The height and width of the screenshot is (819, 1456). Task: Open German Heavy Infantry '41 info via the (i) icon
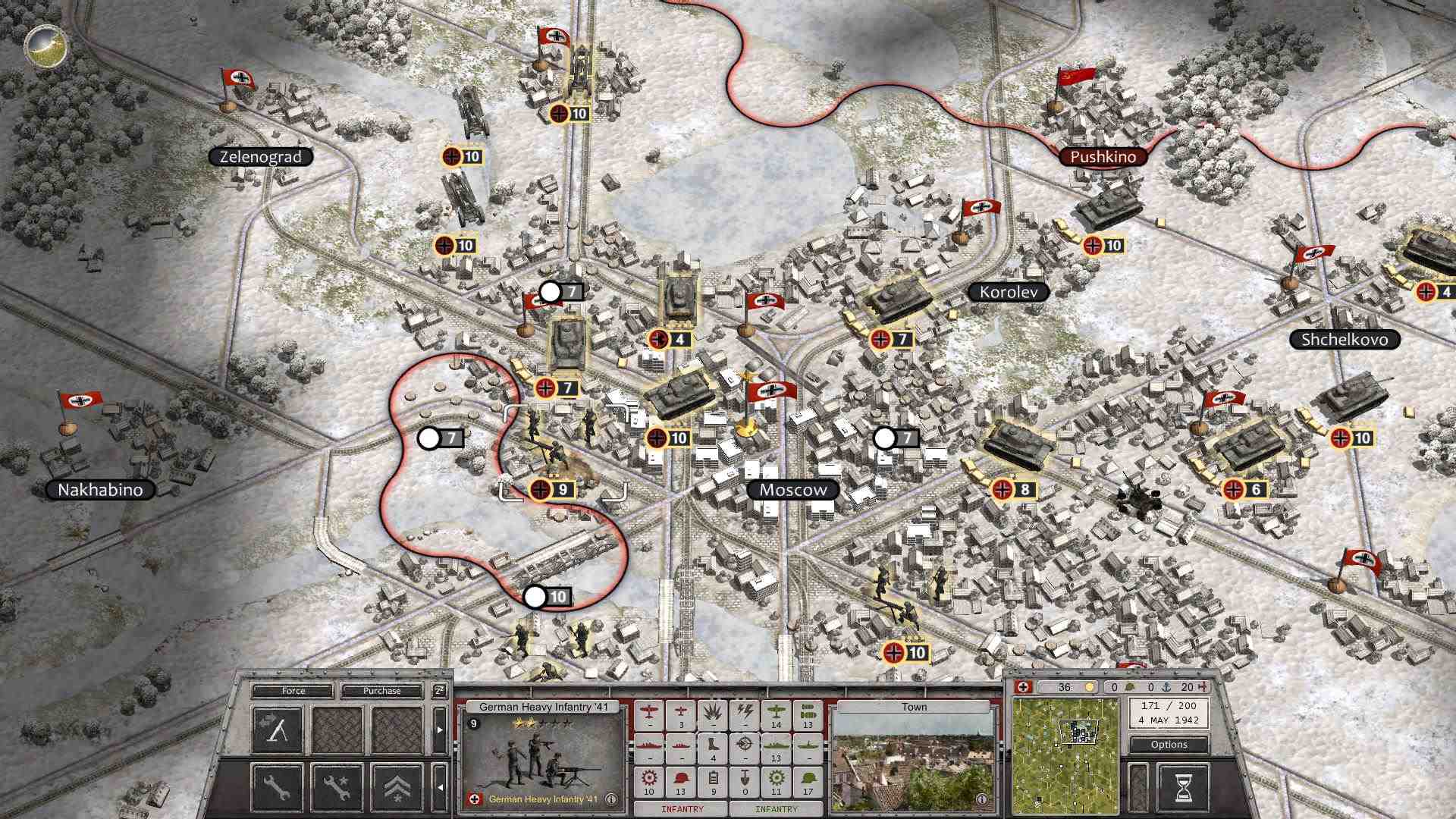point(611,800)
